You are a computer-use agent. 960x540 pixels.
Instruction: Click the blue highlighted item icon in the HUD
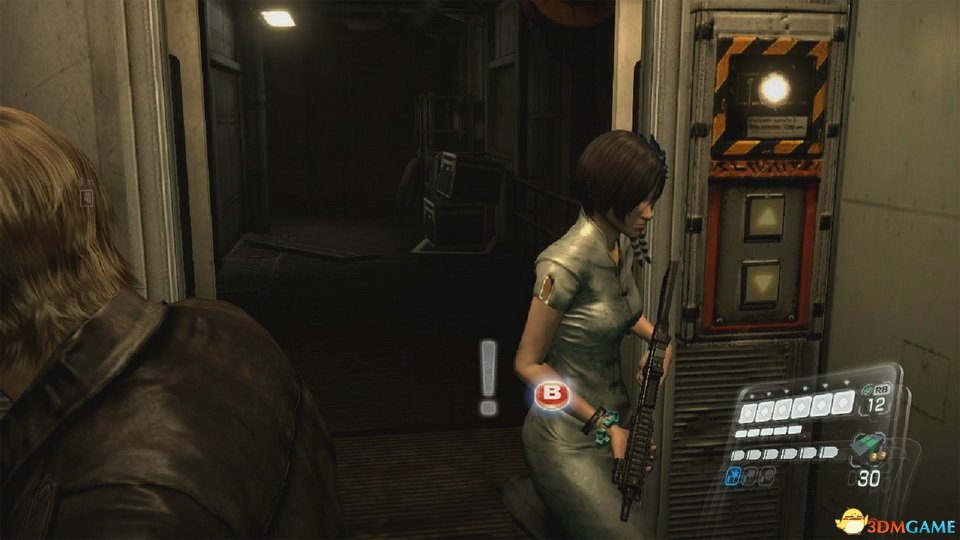pyautogui.click(x=732, y=476)
